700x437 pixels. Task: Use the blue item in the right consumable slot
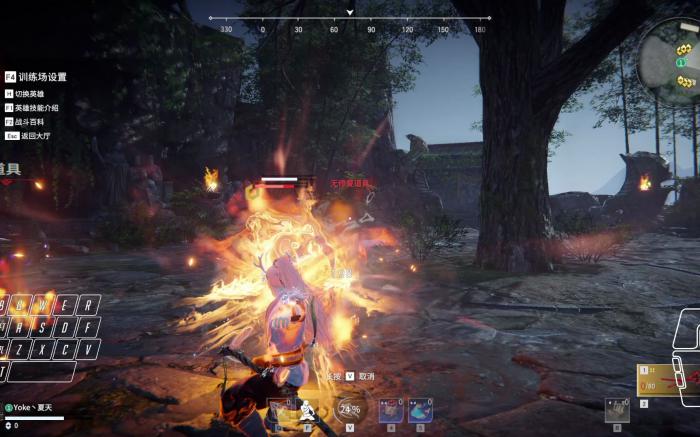tap(419, 410)
